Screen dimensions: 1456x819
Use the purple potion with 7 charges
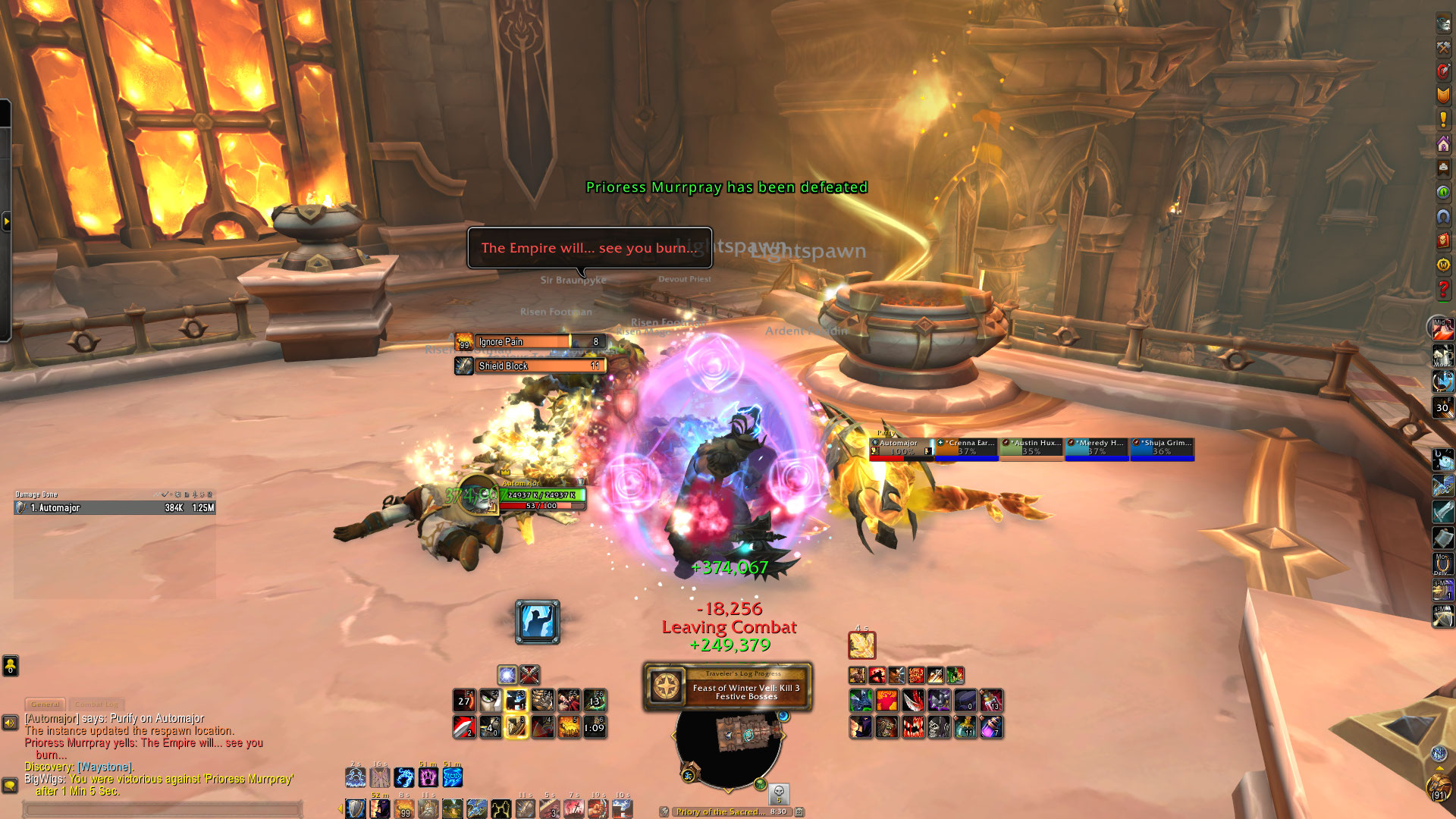(x=991, y=727)
